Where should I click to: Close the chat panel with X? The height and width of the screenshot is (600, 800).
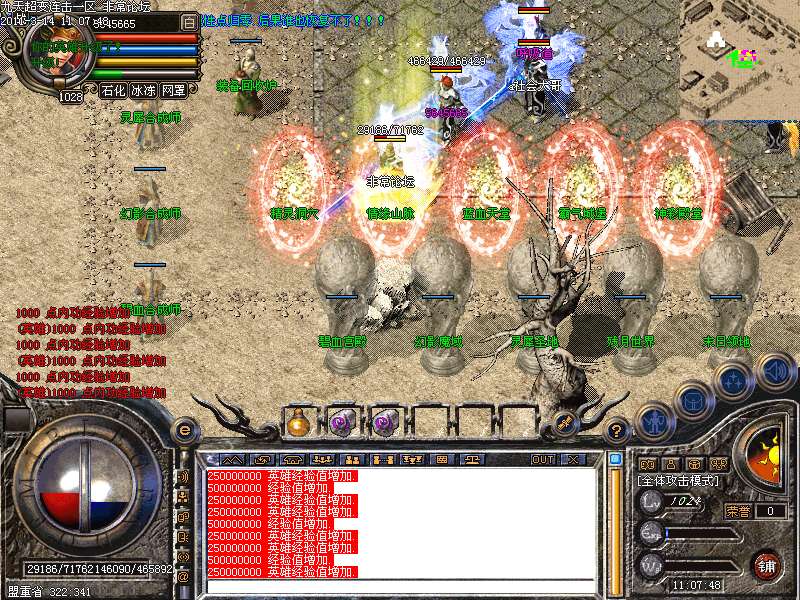(573, 459)
